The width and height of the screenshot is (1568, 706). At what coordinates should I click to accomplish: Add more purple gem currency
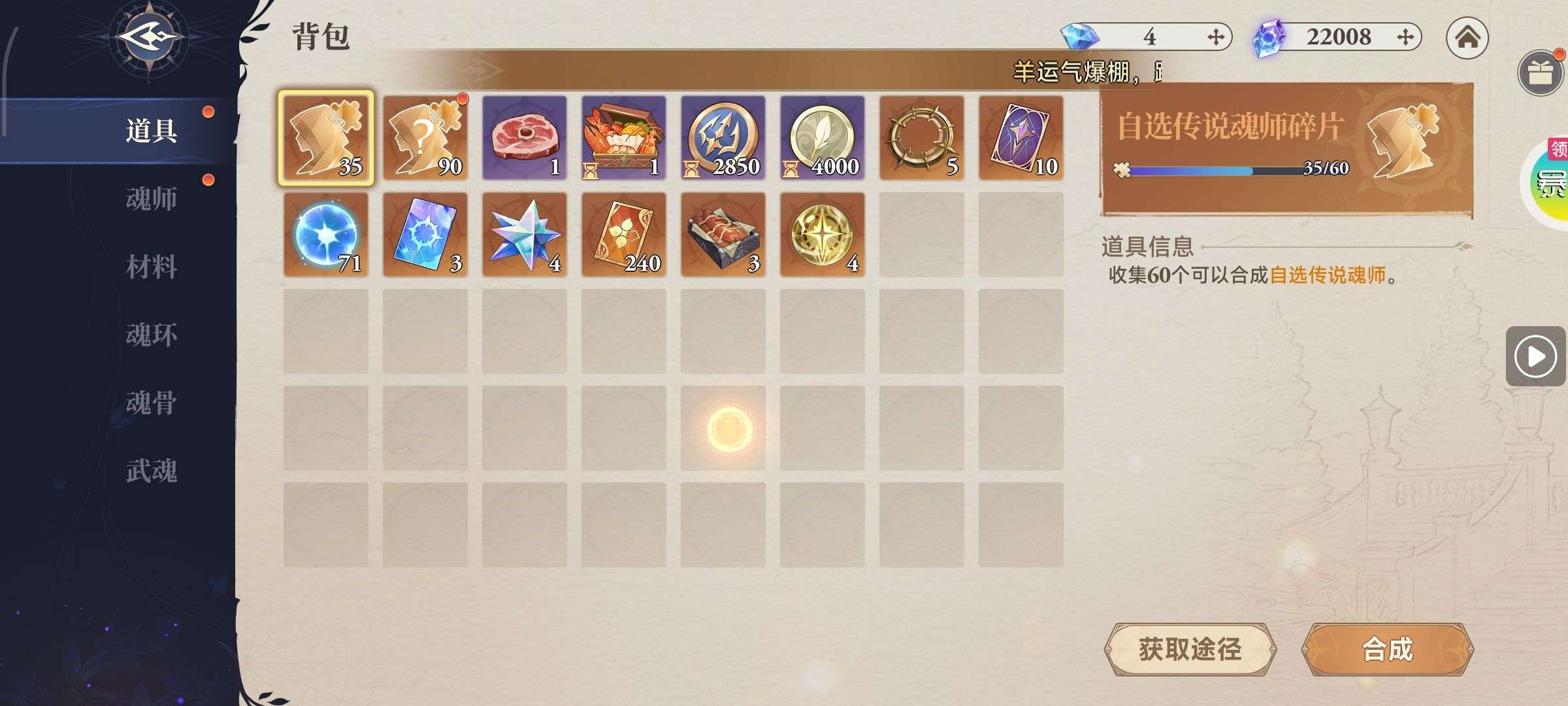[1405, 37]
